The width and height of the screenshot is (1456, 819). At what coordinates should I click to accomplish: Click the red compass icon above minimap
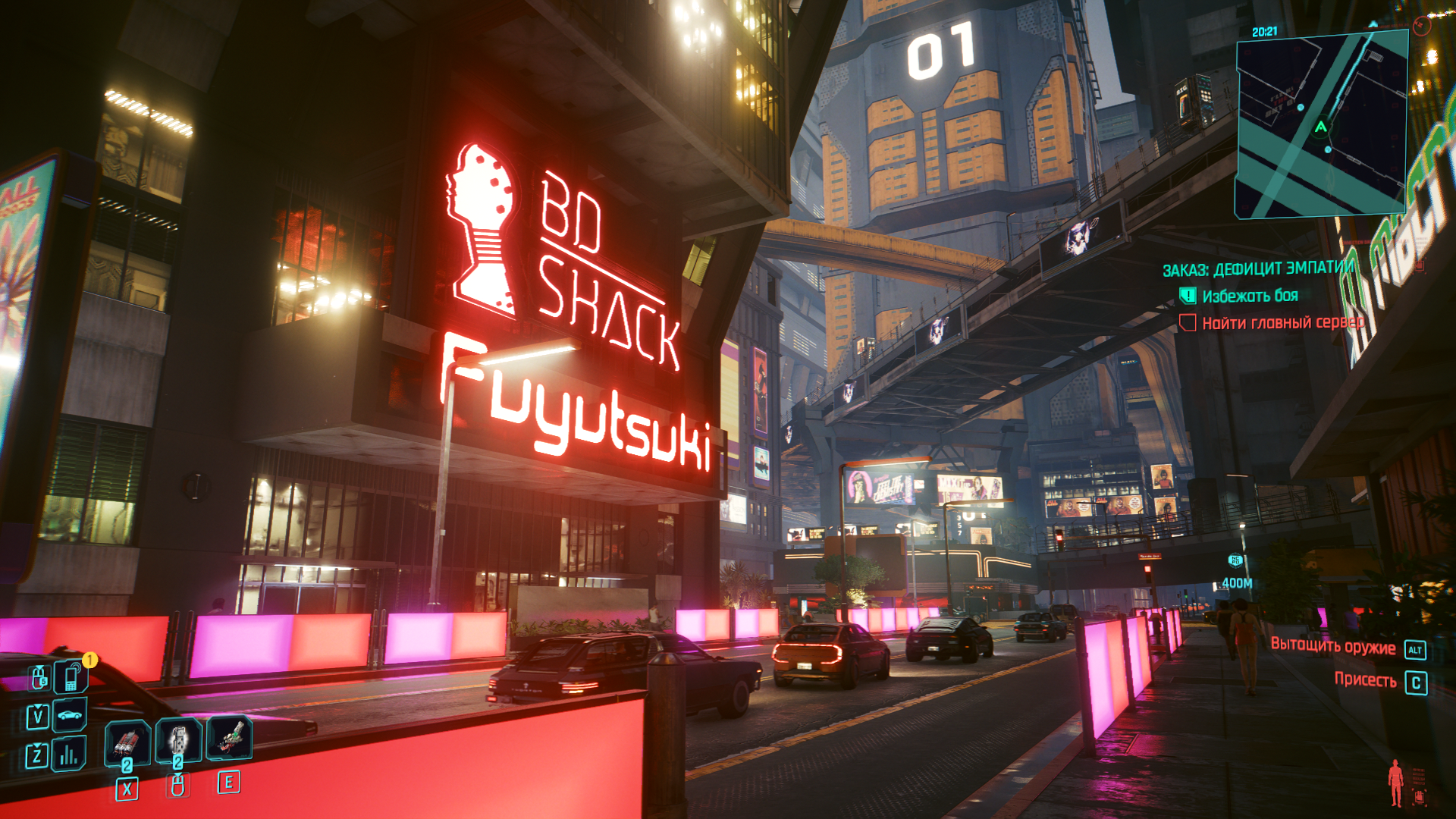(1421, 26)
